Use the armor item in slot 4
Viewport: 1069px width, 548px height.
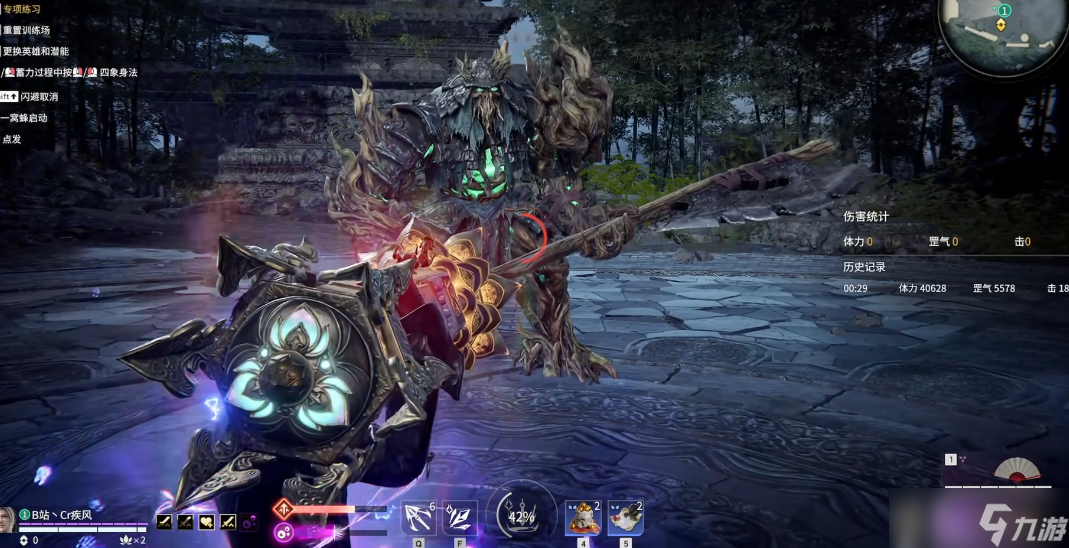click(582, 517)
